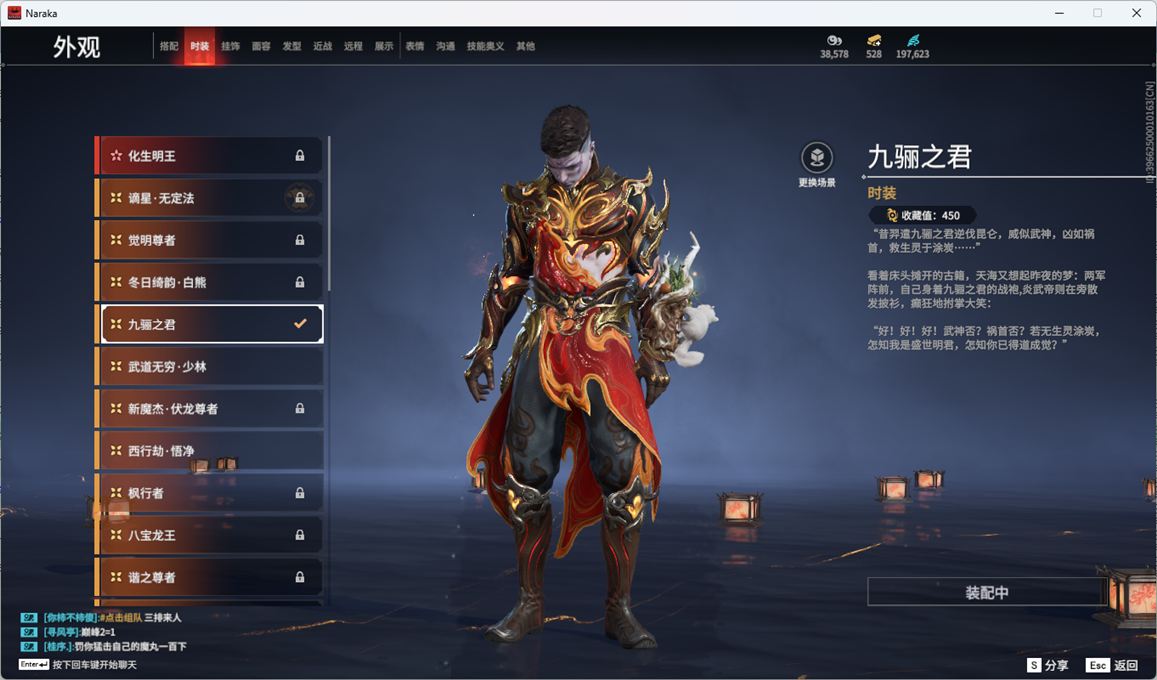The width and height of the screenshot is (1157, 680).
Task: Switch to the 搭配 tab
Action: click(x=169, y=46)
